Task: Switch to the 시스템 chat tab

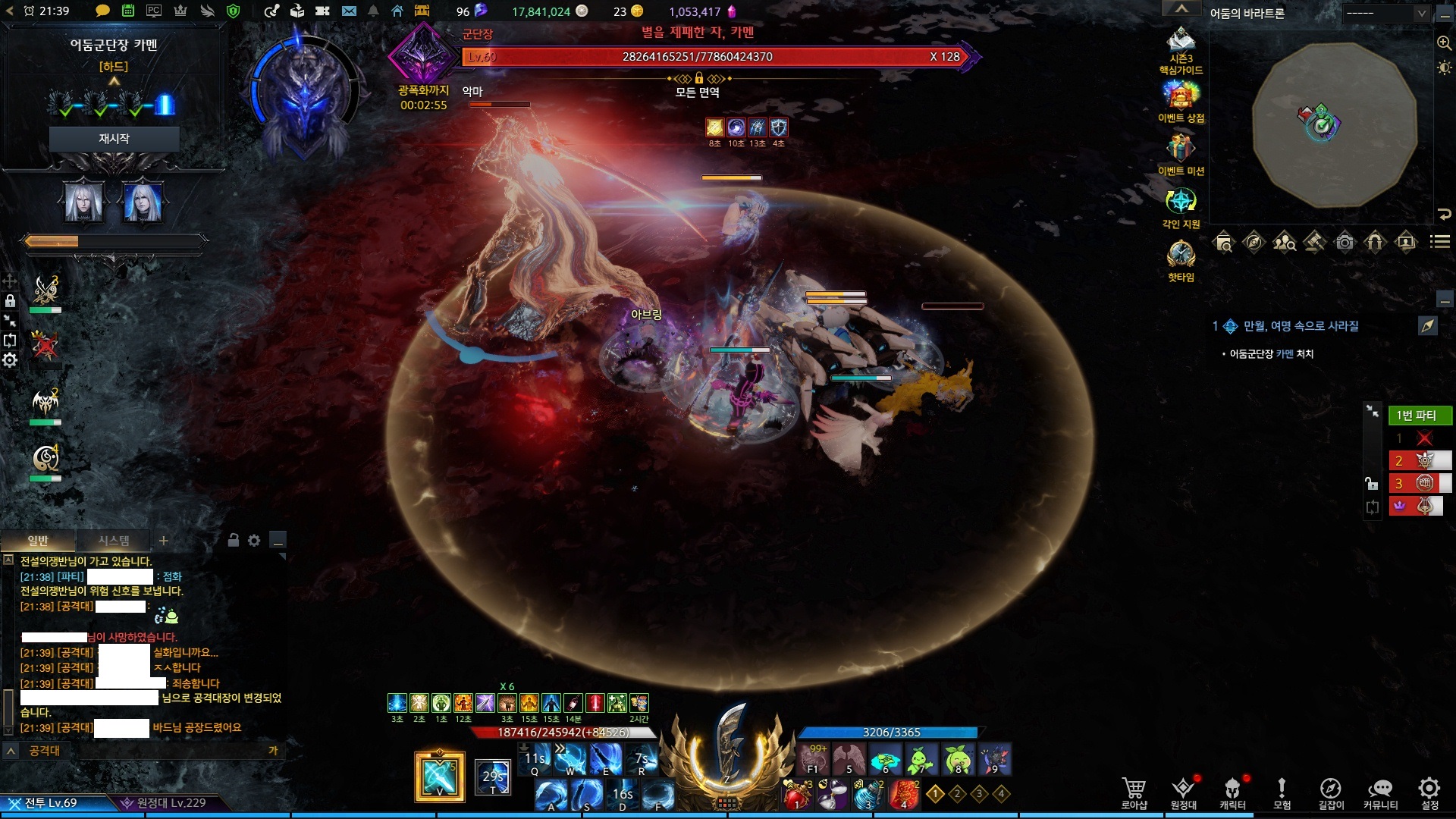Action: point(114,541)
